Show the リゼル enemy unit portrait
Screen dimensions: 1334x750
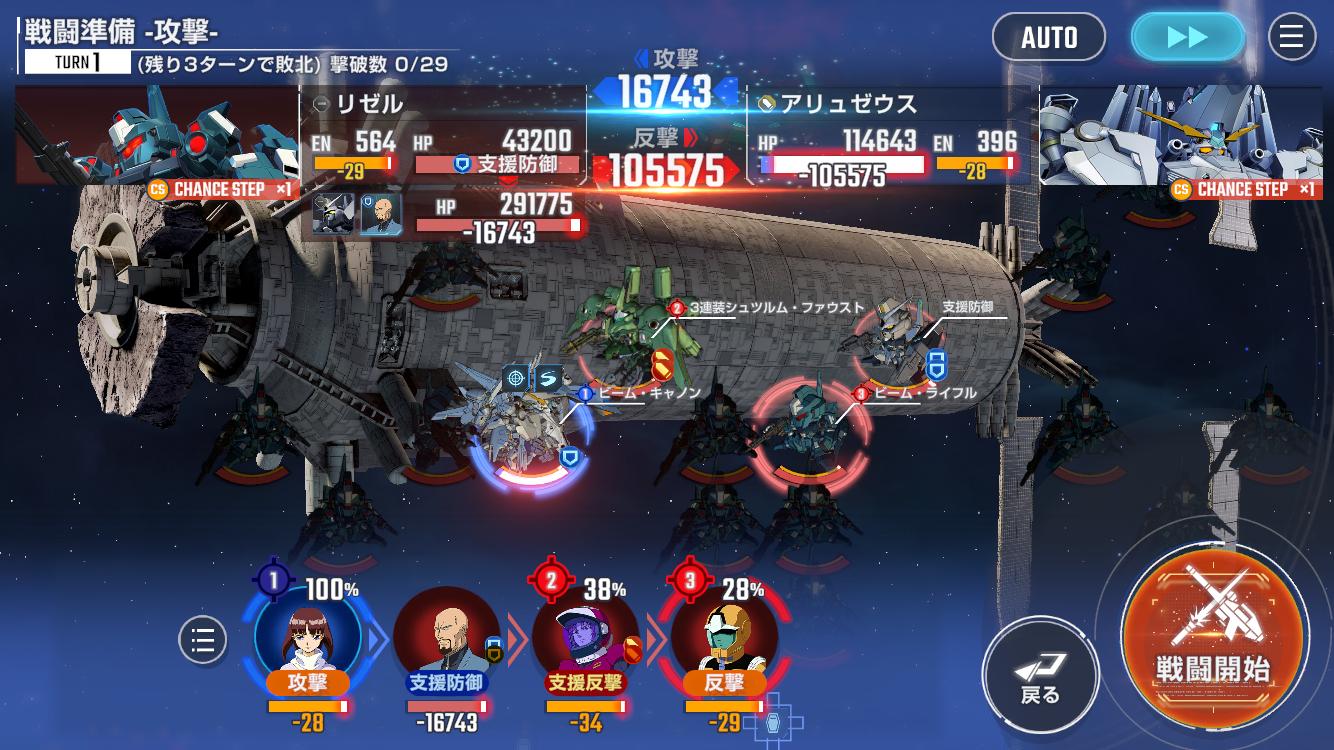click(157, 135)
